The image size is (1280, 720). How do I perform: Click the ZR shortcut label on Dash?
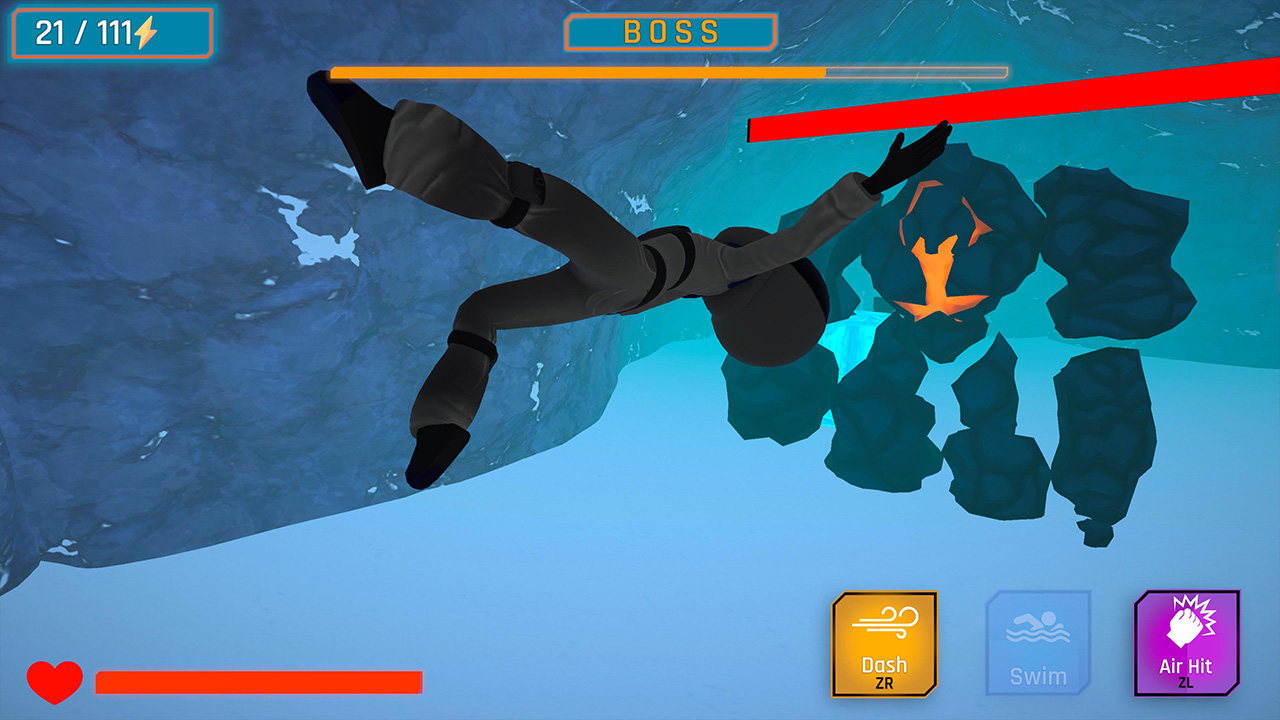pyautogui.click(x=884, y=681)
